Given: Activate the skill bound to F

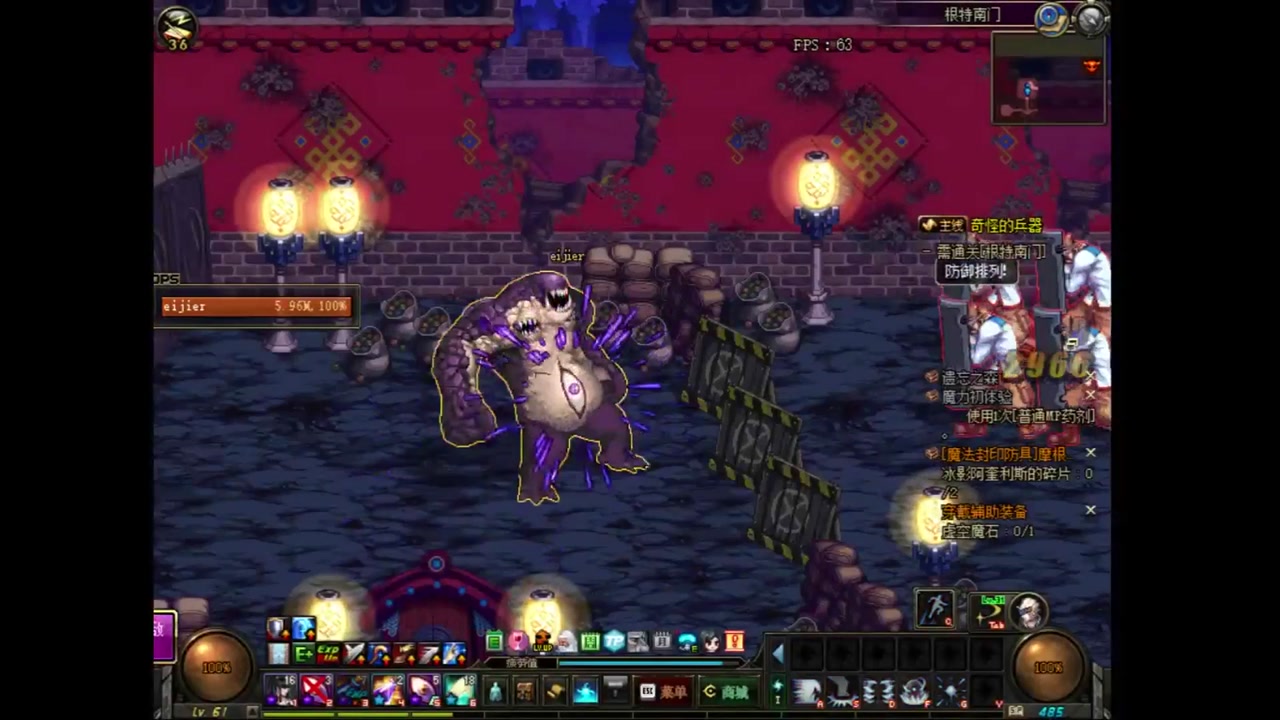Looking at the screenshot, I should pos(914,691).
